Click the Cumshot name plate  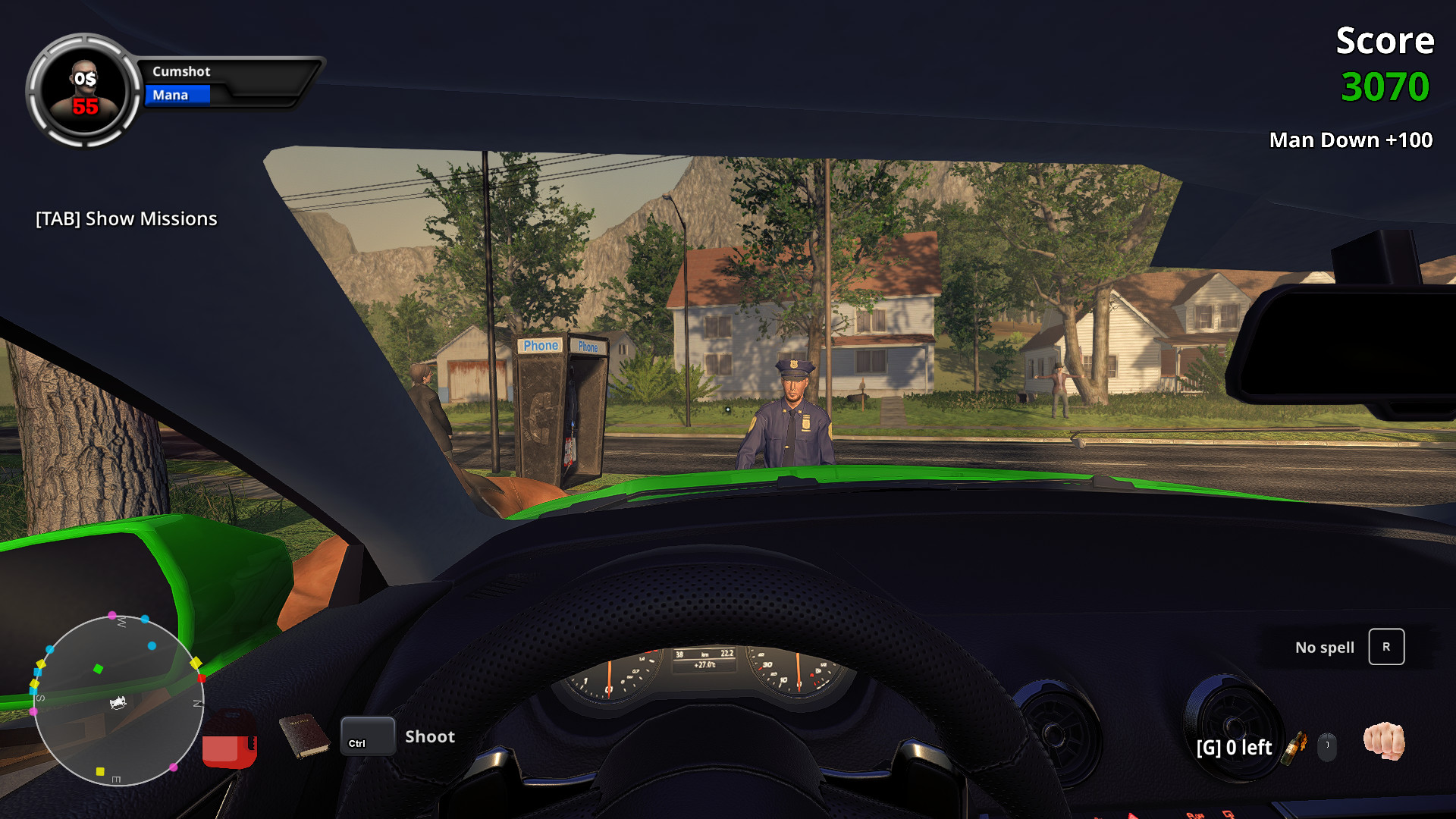(182, 71)
